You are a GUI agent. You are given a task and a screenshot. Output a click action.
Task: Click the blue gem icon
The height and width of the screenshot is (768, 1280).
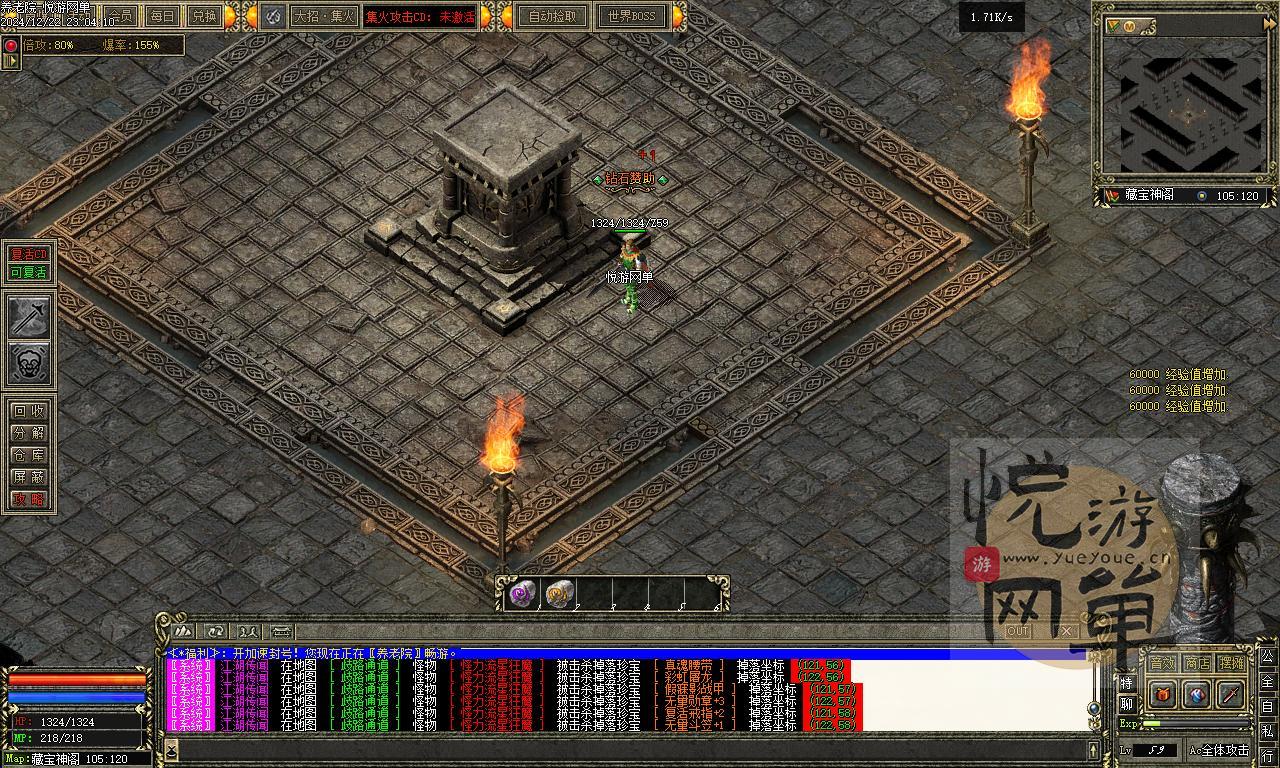pos(1197,693)
